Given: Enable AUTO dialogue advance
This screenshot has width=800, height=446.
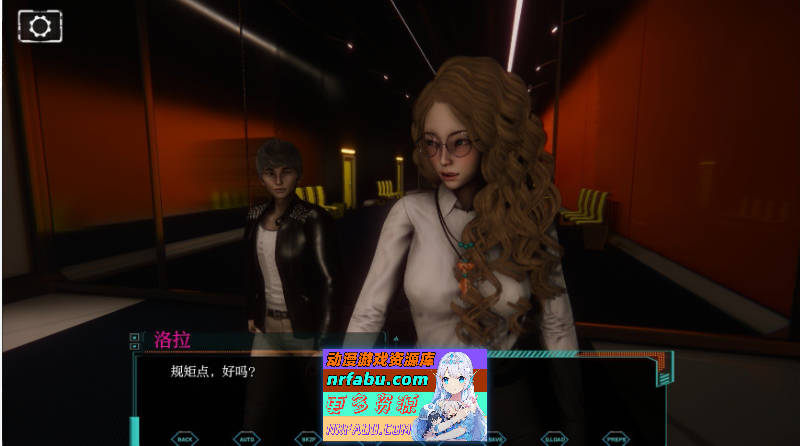Looking at the screenshot, I should tap(246, 438).
